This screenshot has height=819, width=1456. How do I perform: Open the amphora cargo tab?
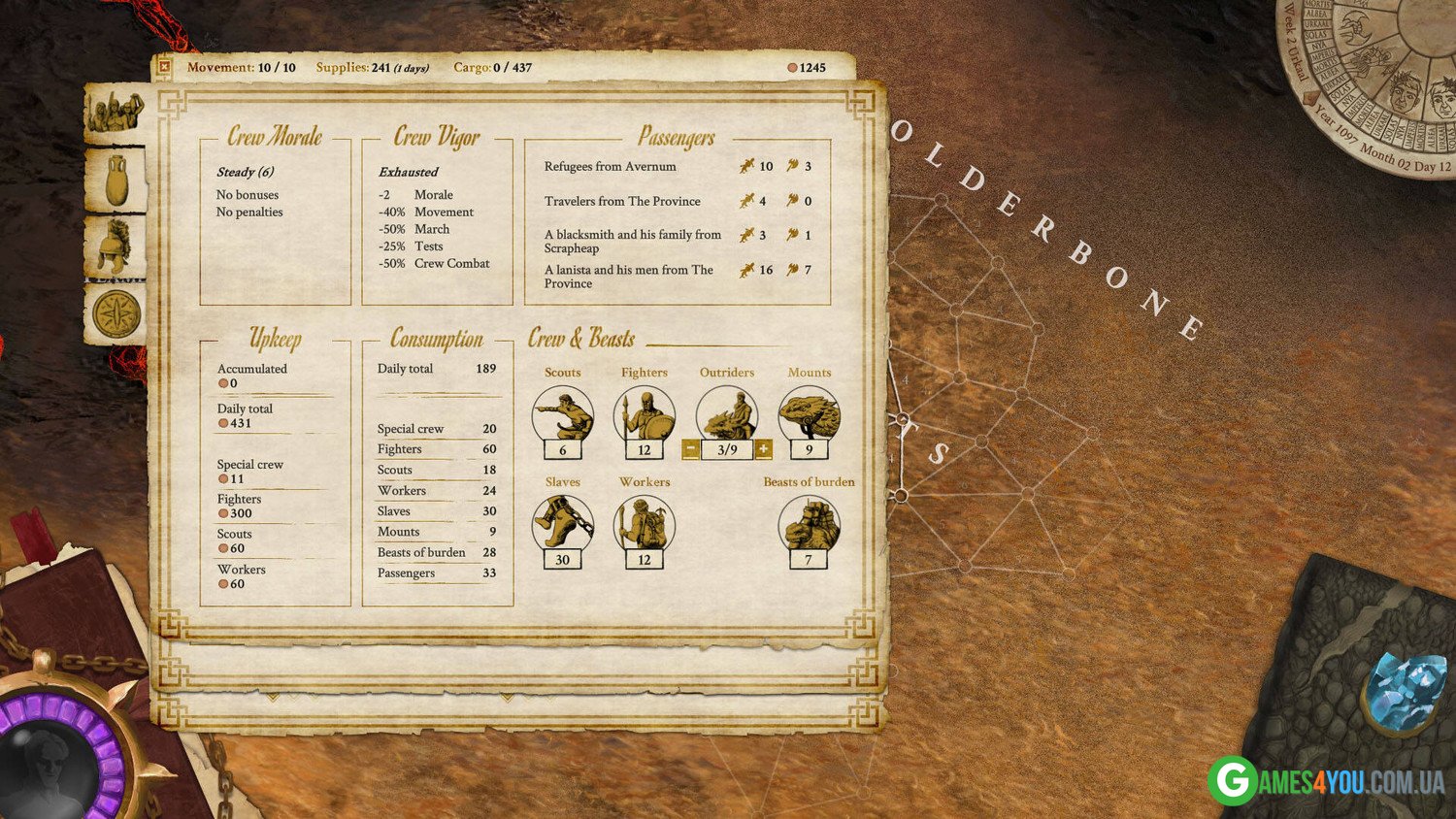[x=116, y=180]
